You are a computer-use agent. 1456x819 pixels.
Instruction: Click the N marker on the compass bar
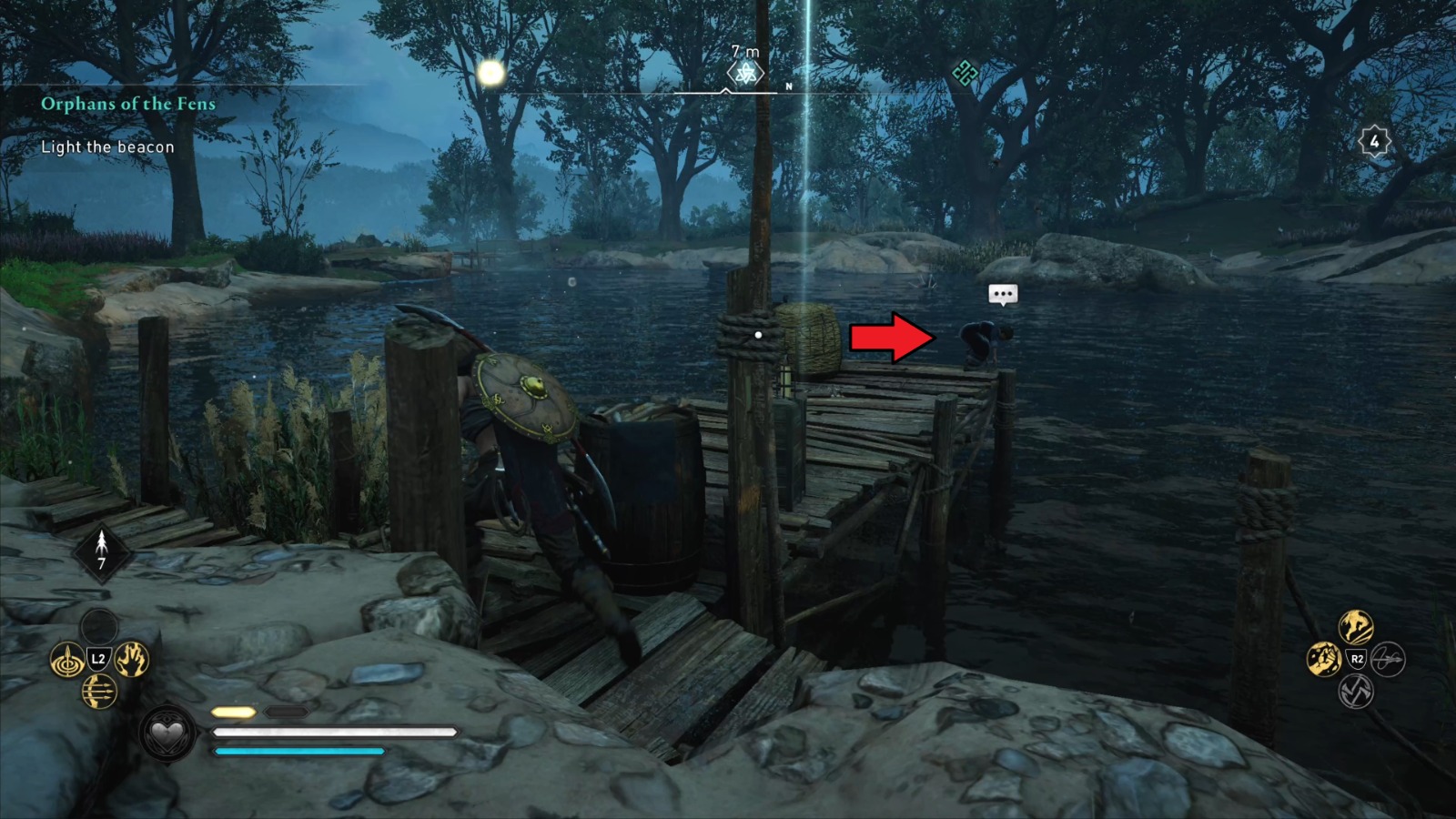(789, 84)
